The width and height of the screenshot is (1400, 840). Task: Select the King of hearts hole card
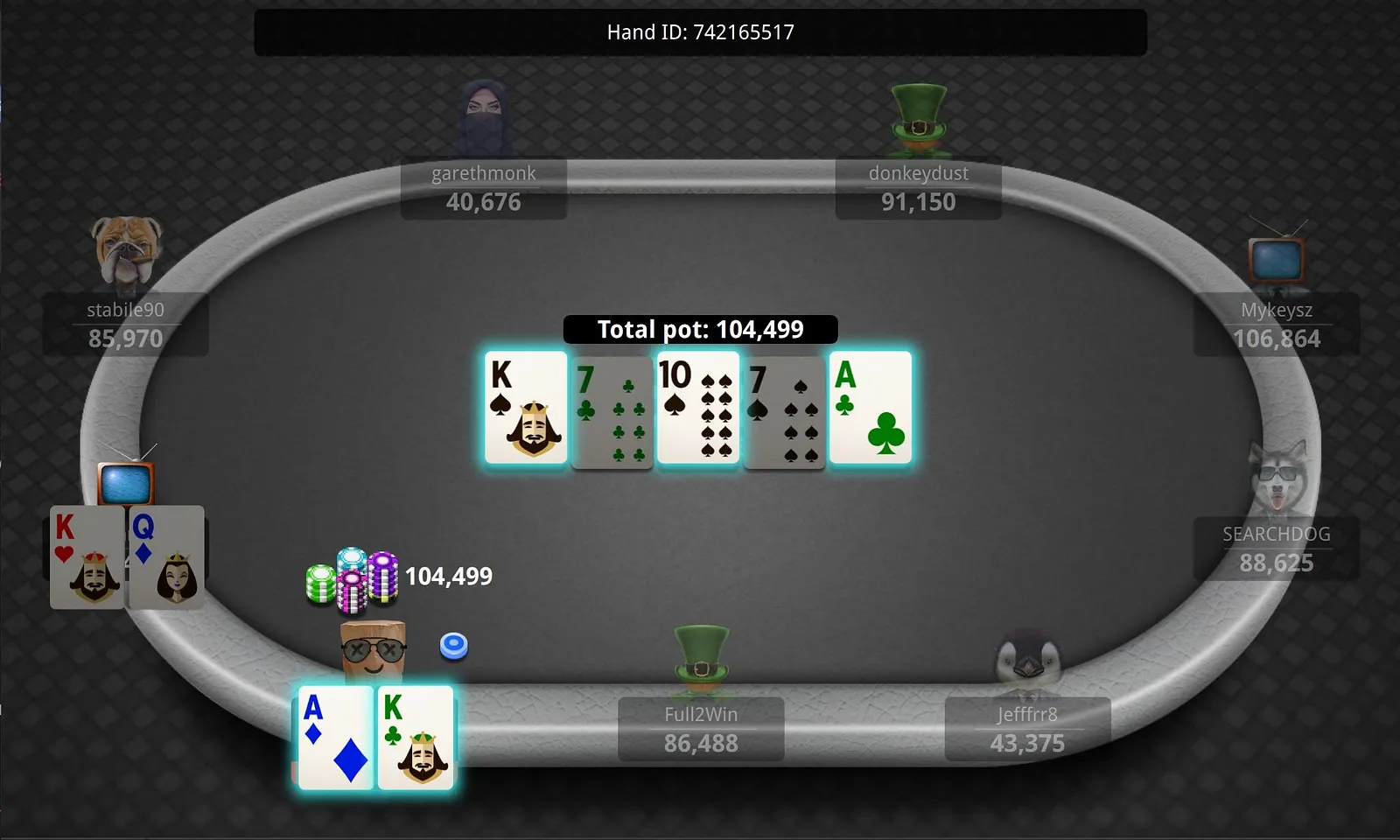click(87, 557)
